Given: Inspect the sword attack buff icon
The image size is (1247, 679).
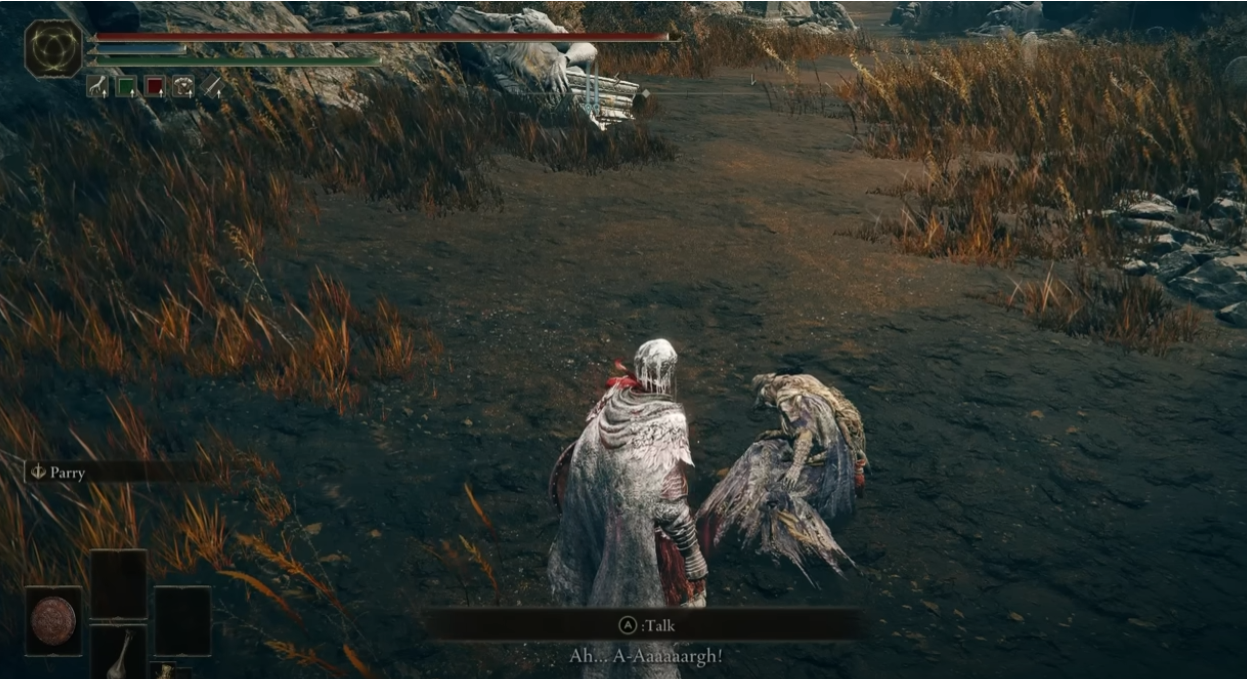Looking at the screenshot, I should pyautogui.click(x=212, y=87).
